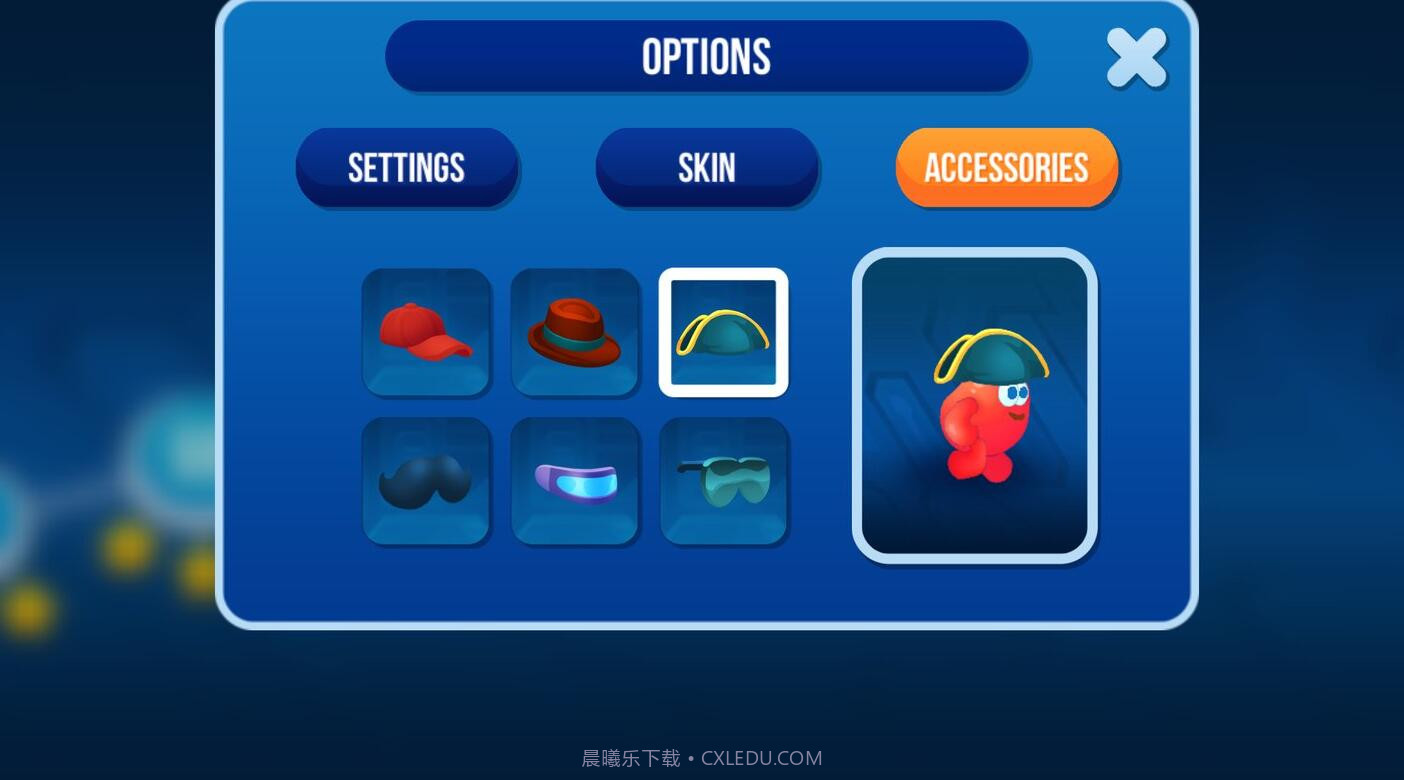
Task: Select the brown fedora hat accessory
Action: tap(575, 332)
